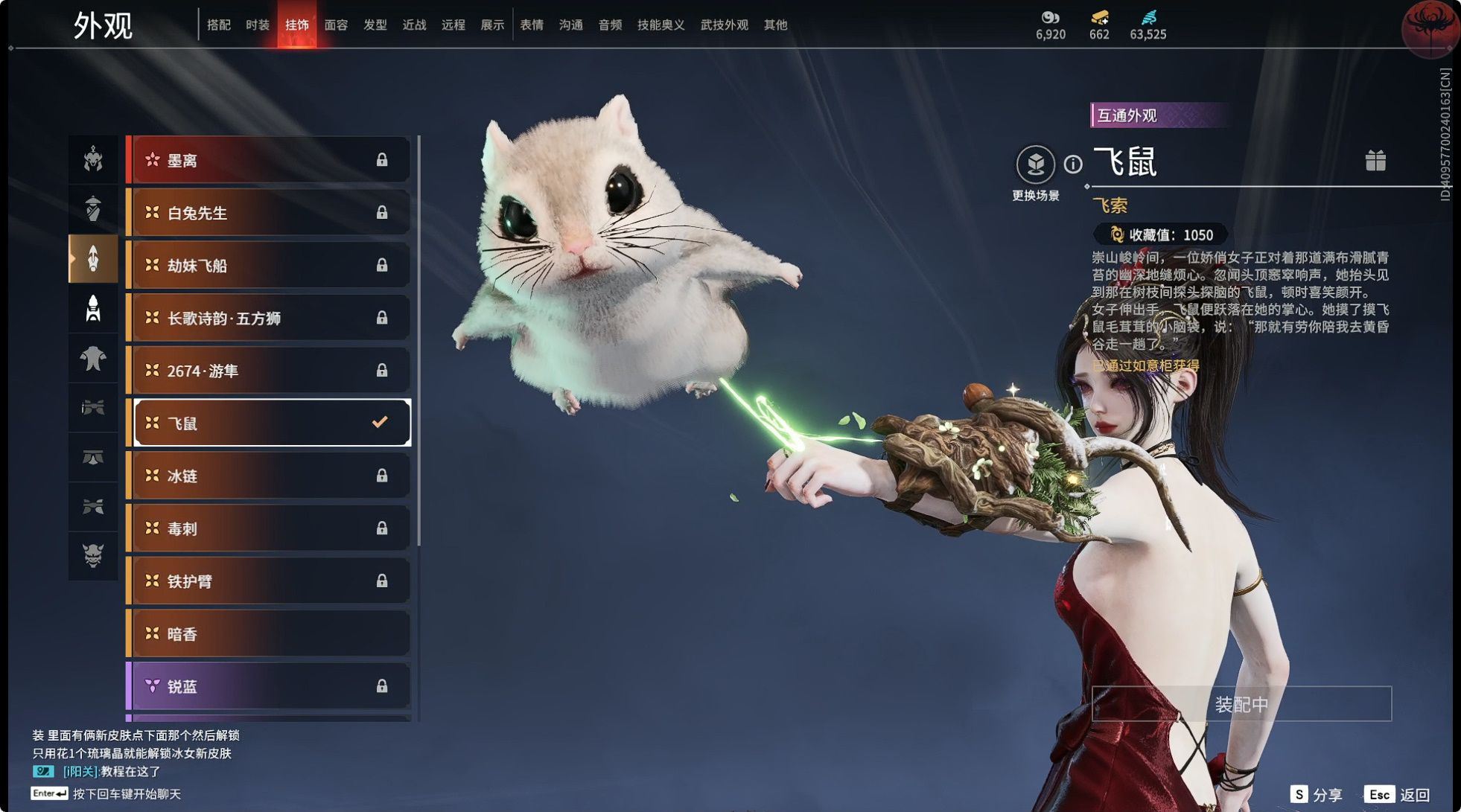Click the 更换场景 scene change button
Screen dimensions: 1461x812
pyautogui.click(x=1035, y=165)
